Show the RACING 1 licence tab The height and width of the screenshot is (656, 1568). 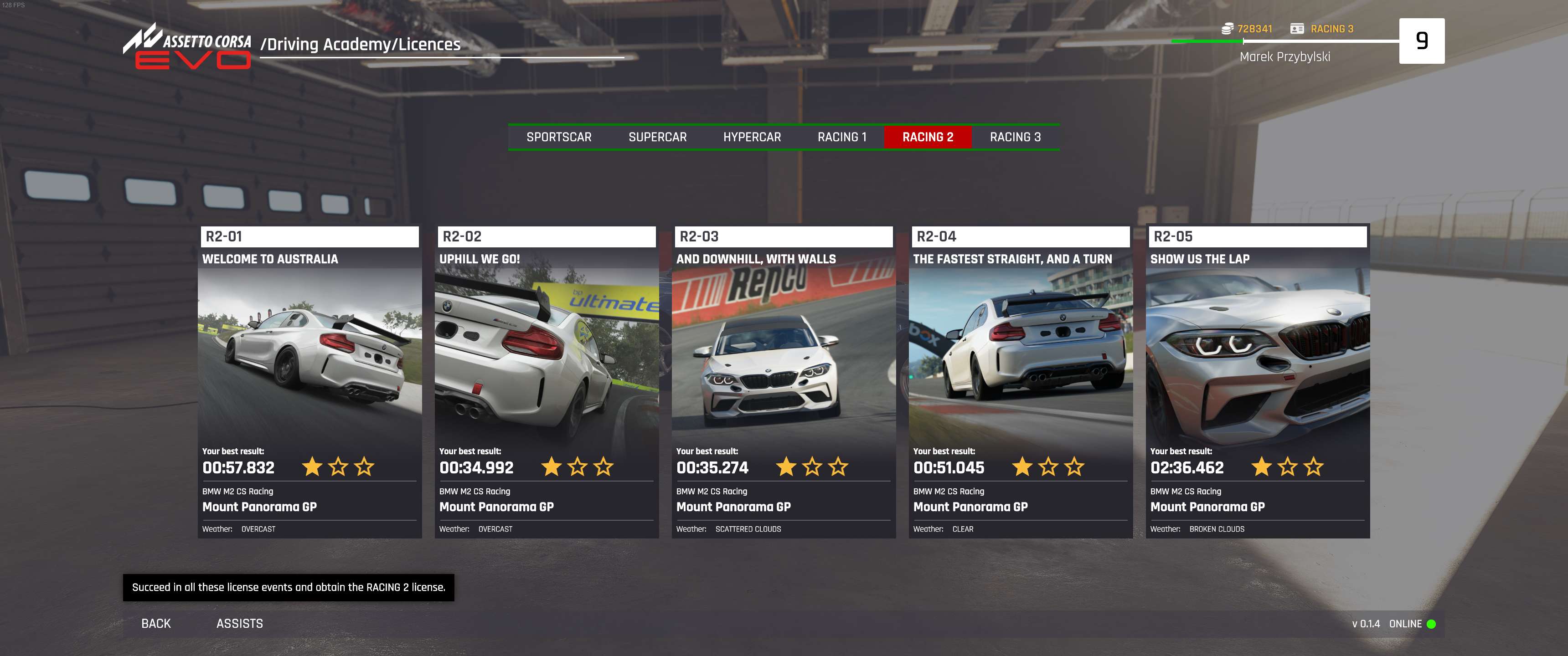[x=841, y=137]
